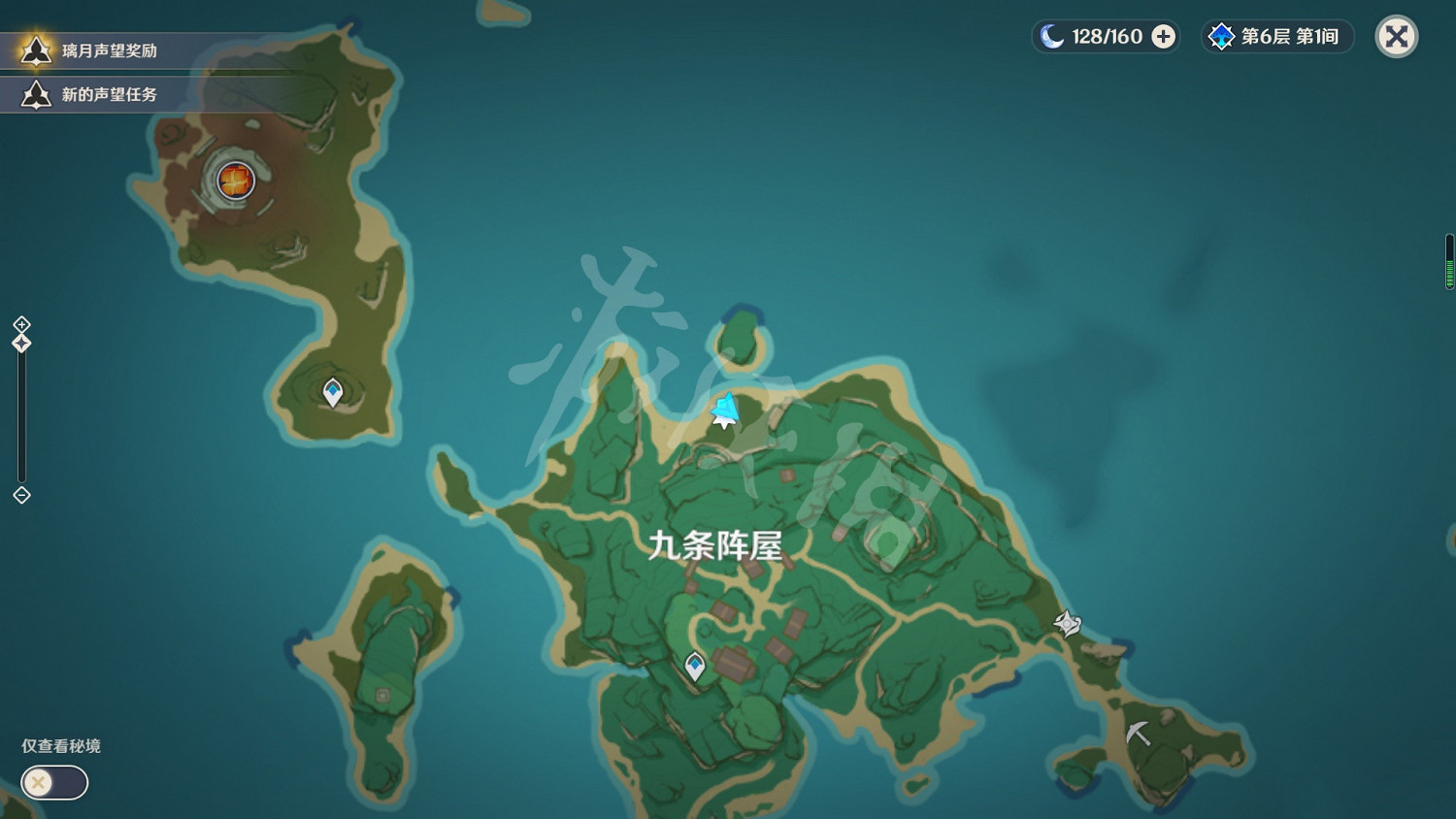Viewport: 1456px width, 819px height.
Task: Click the diamond icon below the zoom slider
Action: click(x=20, y=497)
